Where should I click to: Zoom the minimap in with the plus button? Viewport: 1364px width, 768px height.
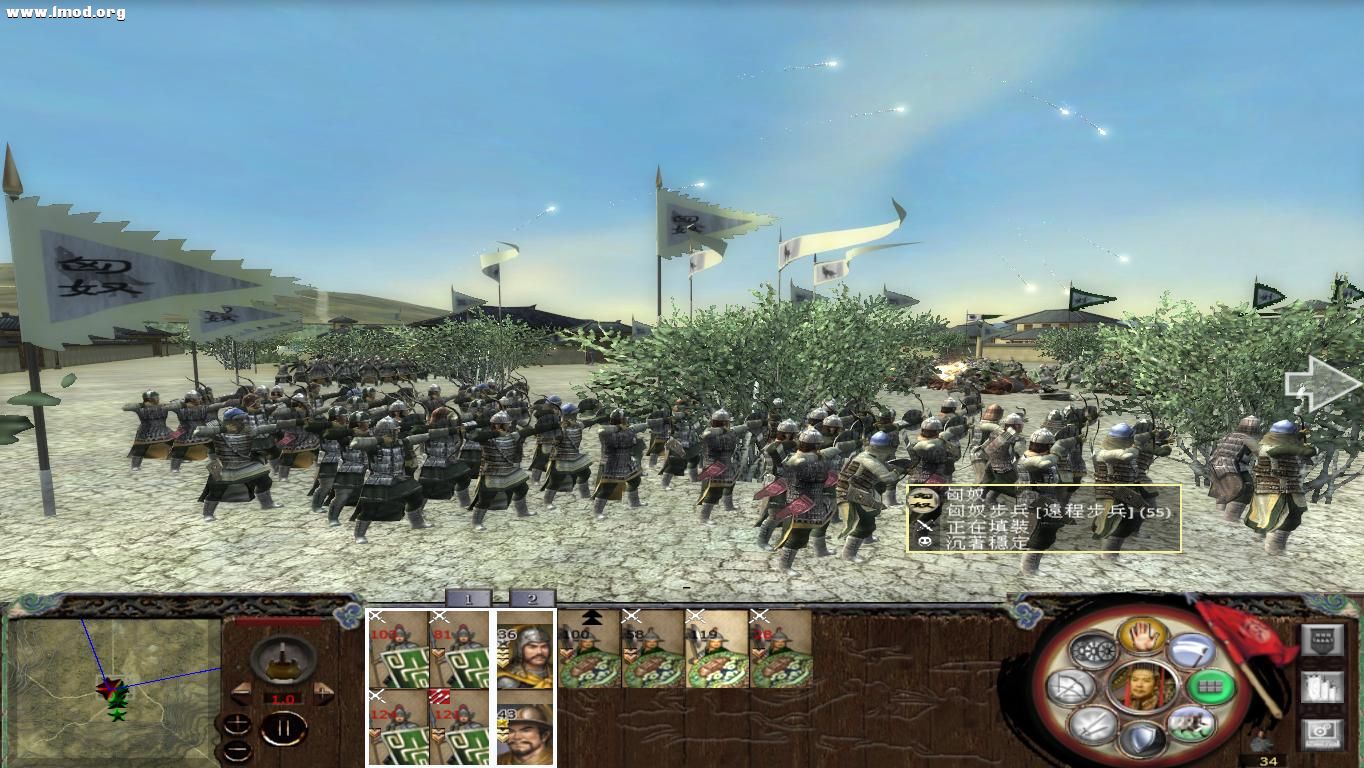[237, 723]
